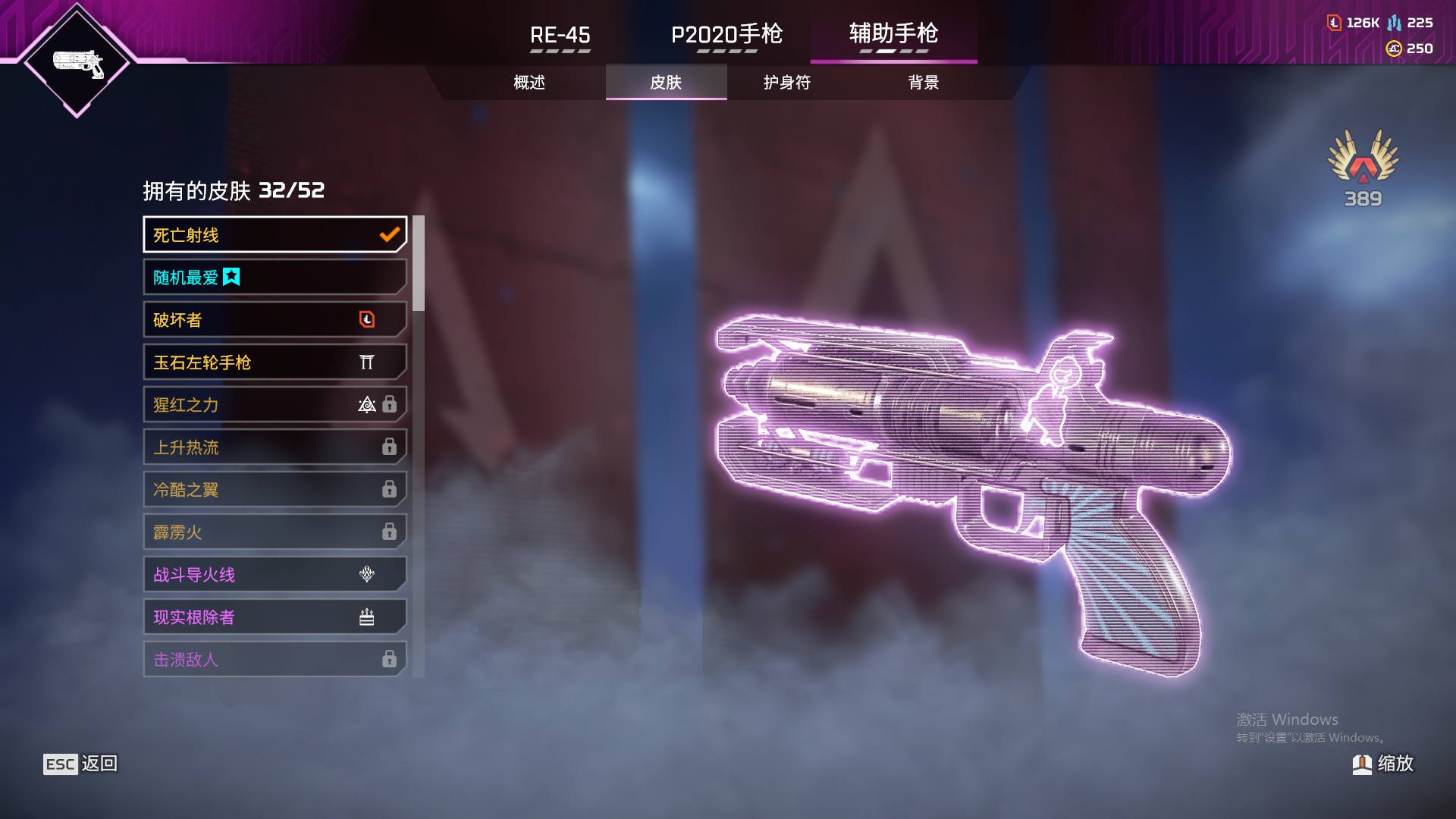Go back with the 返回 button

pyautogui.click(x=81, y=764)
